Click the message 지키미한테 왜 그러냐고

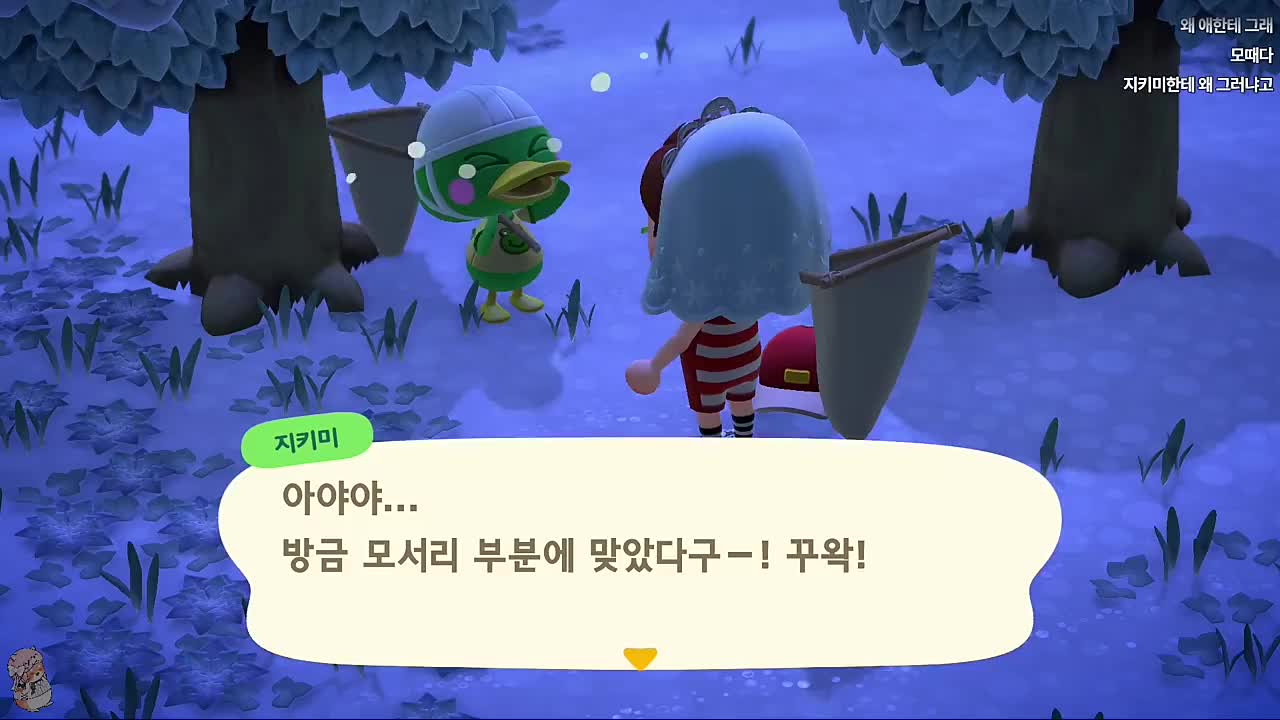pos(1199,84)
